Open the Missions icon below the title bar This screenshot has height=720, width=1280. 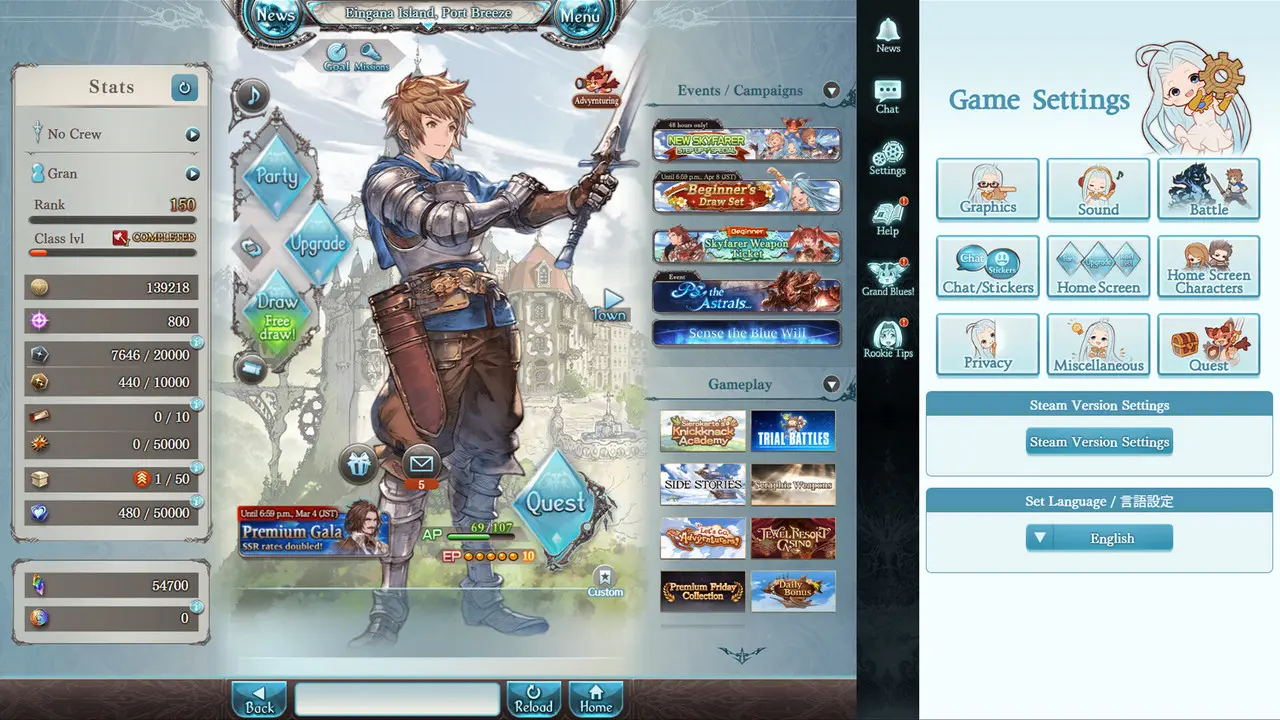click(x=371, y=53)
